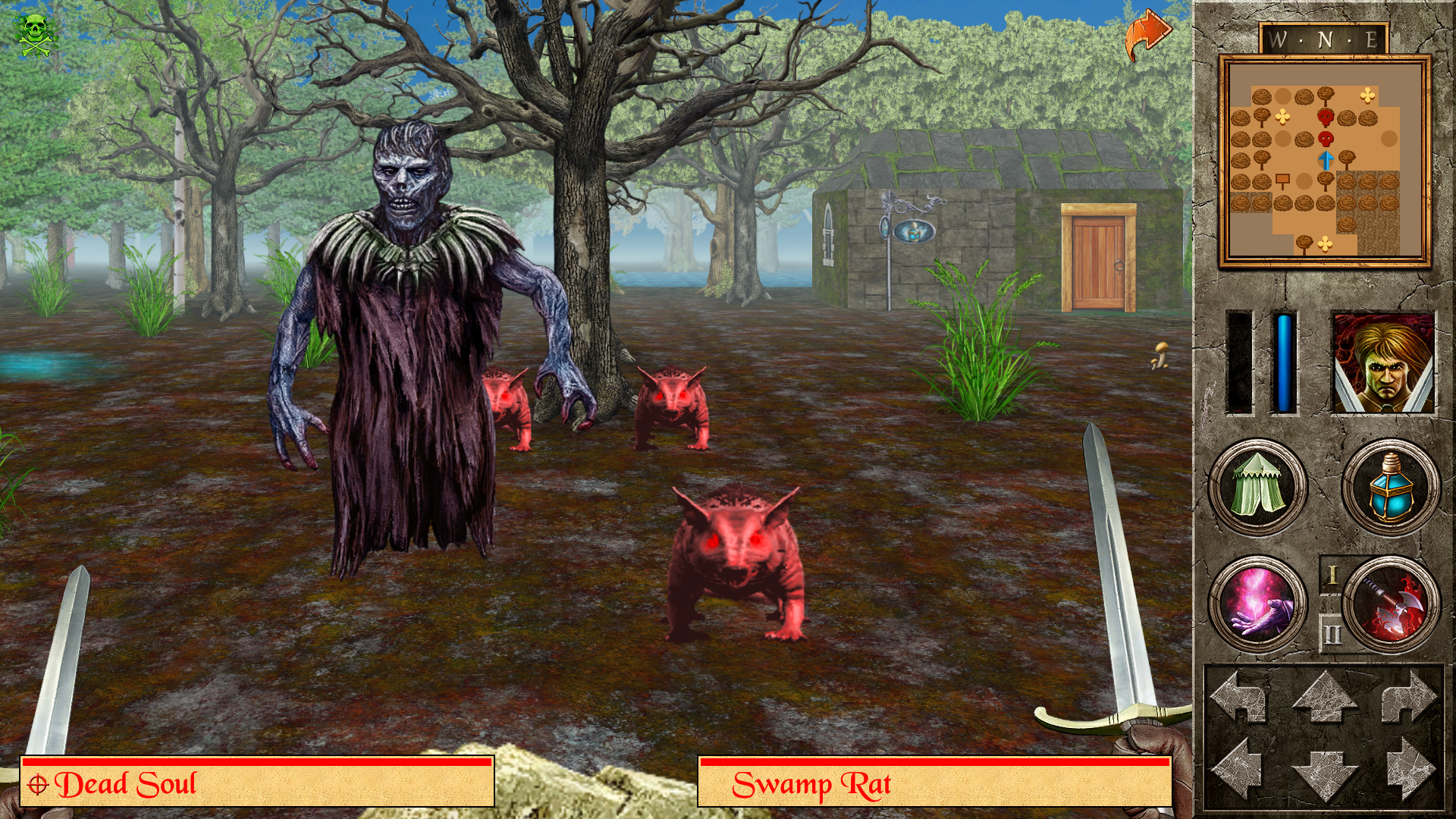Switch to weapon set I
1456x819 pixels.
[1332, 574]
